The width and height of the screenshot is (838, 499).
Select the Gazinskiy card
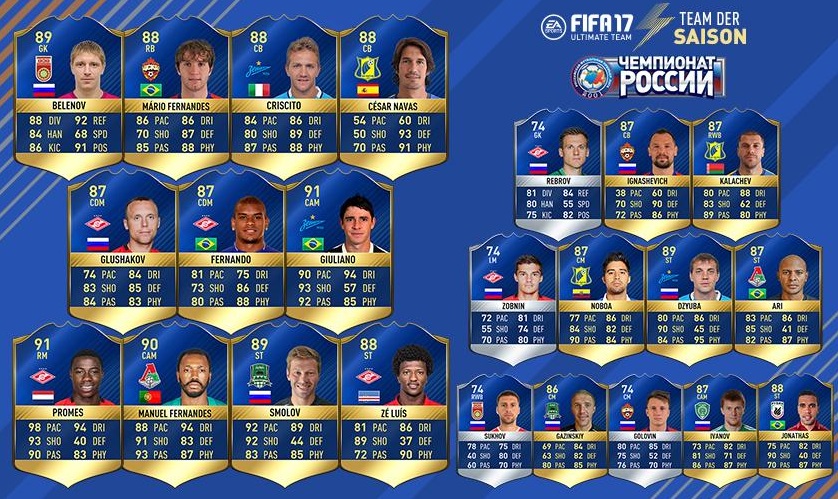[569, 425]
